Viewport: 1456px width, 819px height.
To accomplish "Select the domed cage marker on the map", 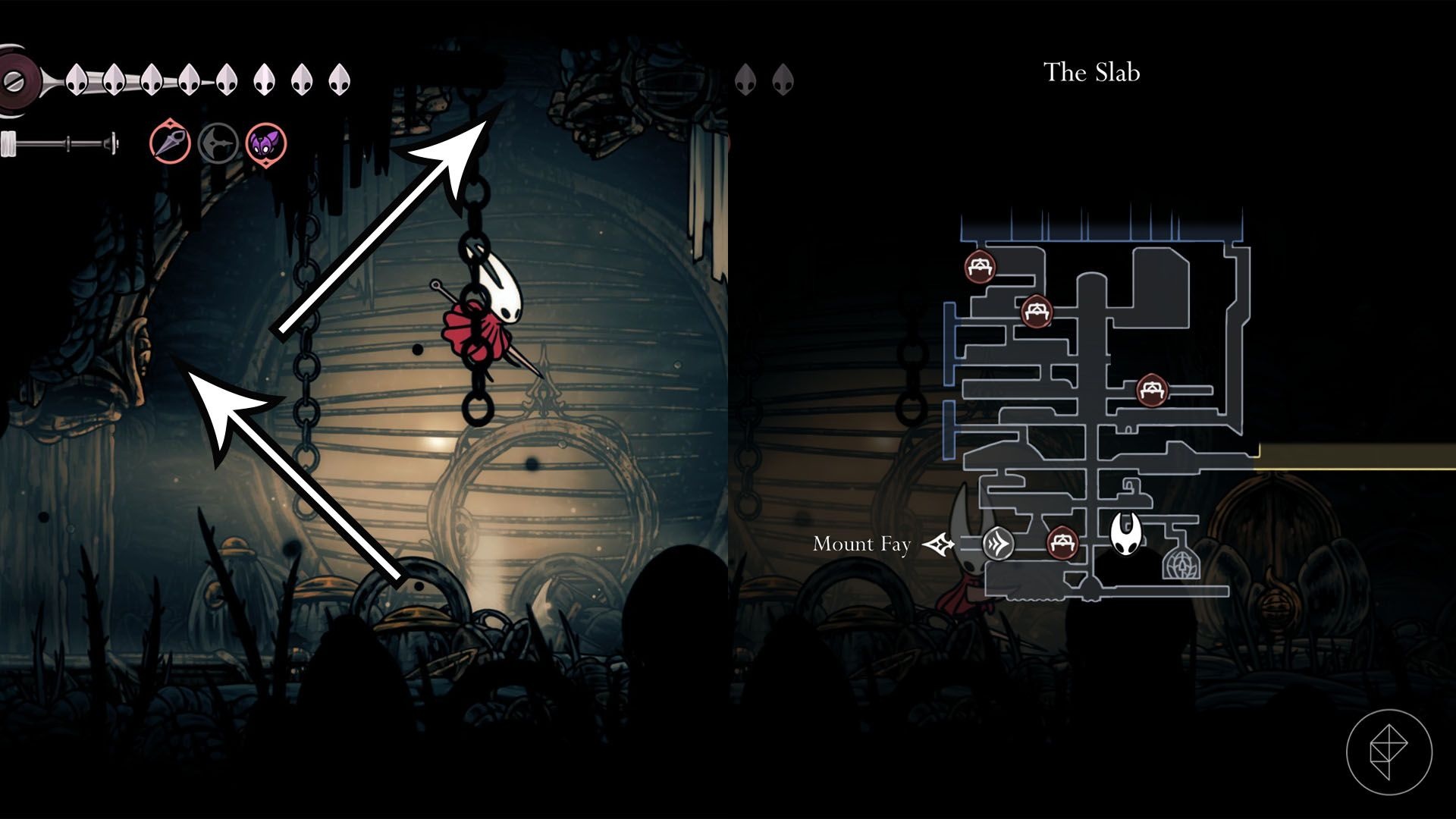I will [1182, 565].
